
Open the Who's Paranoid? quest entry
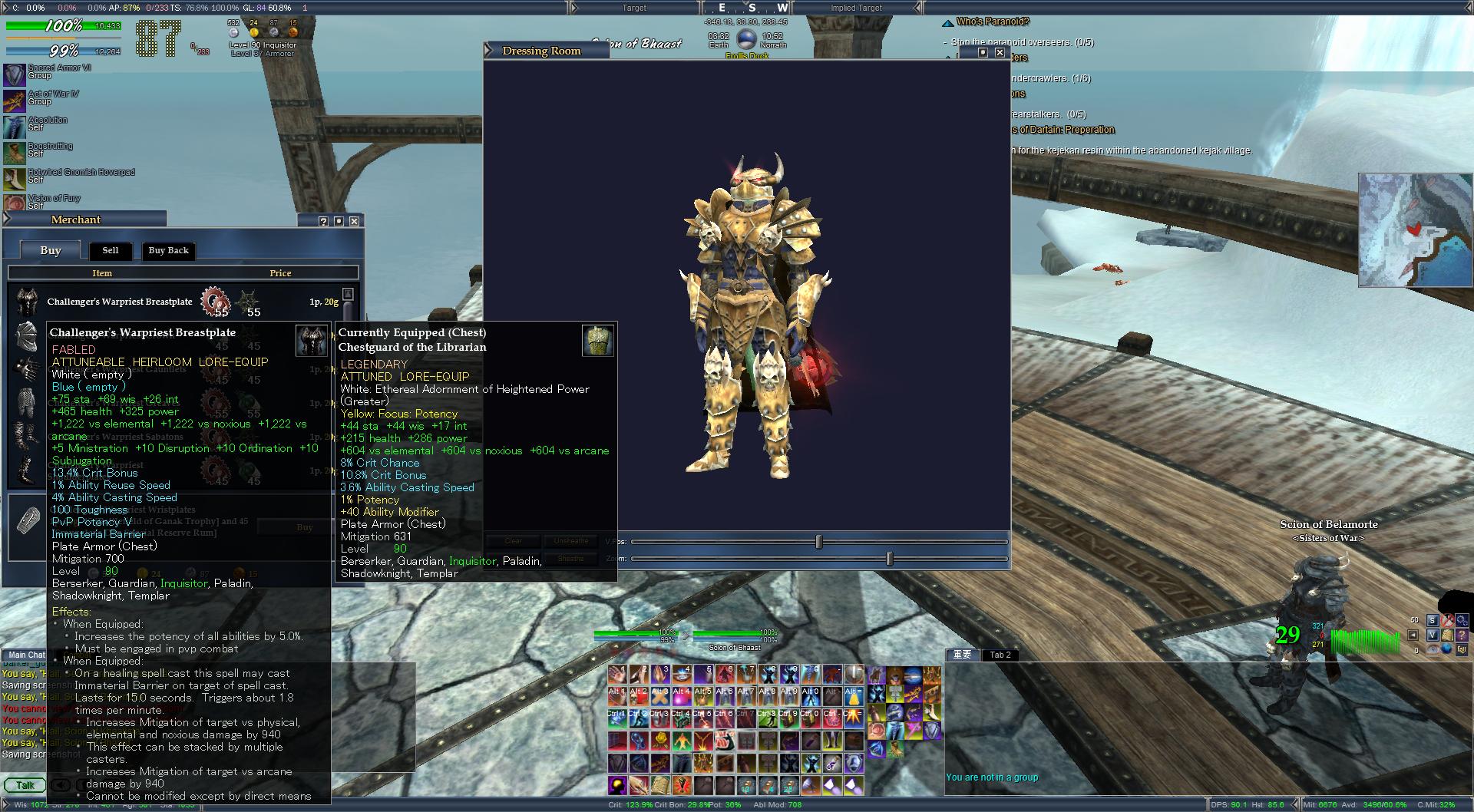point(992,21)
